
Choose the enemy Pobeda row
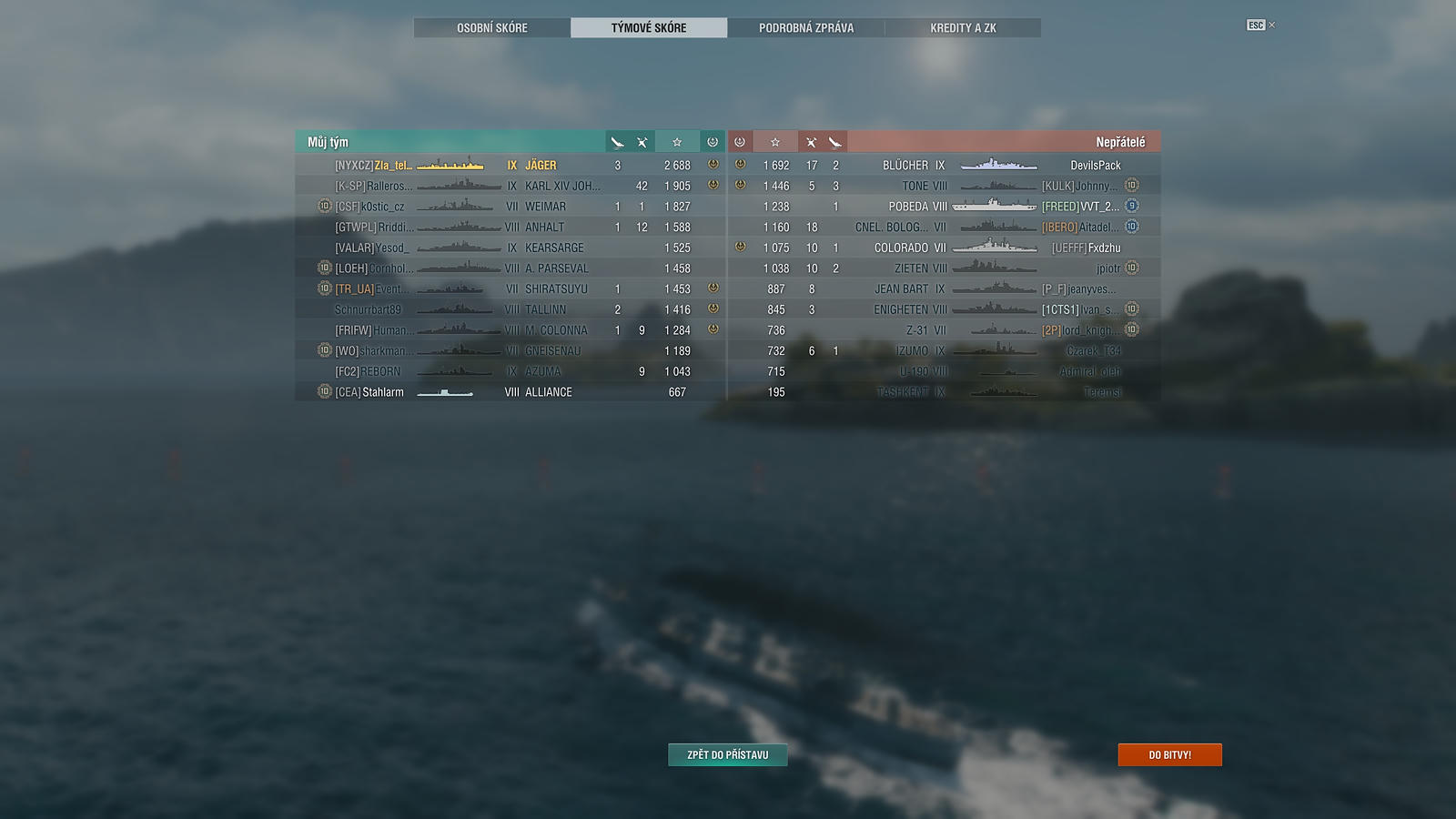[946, 207]
